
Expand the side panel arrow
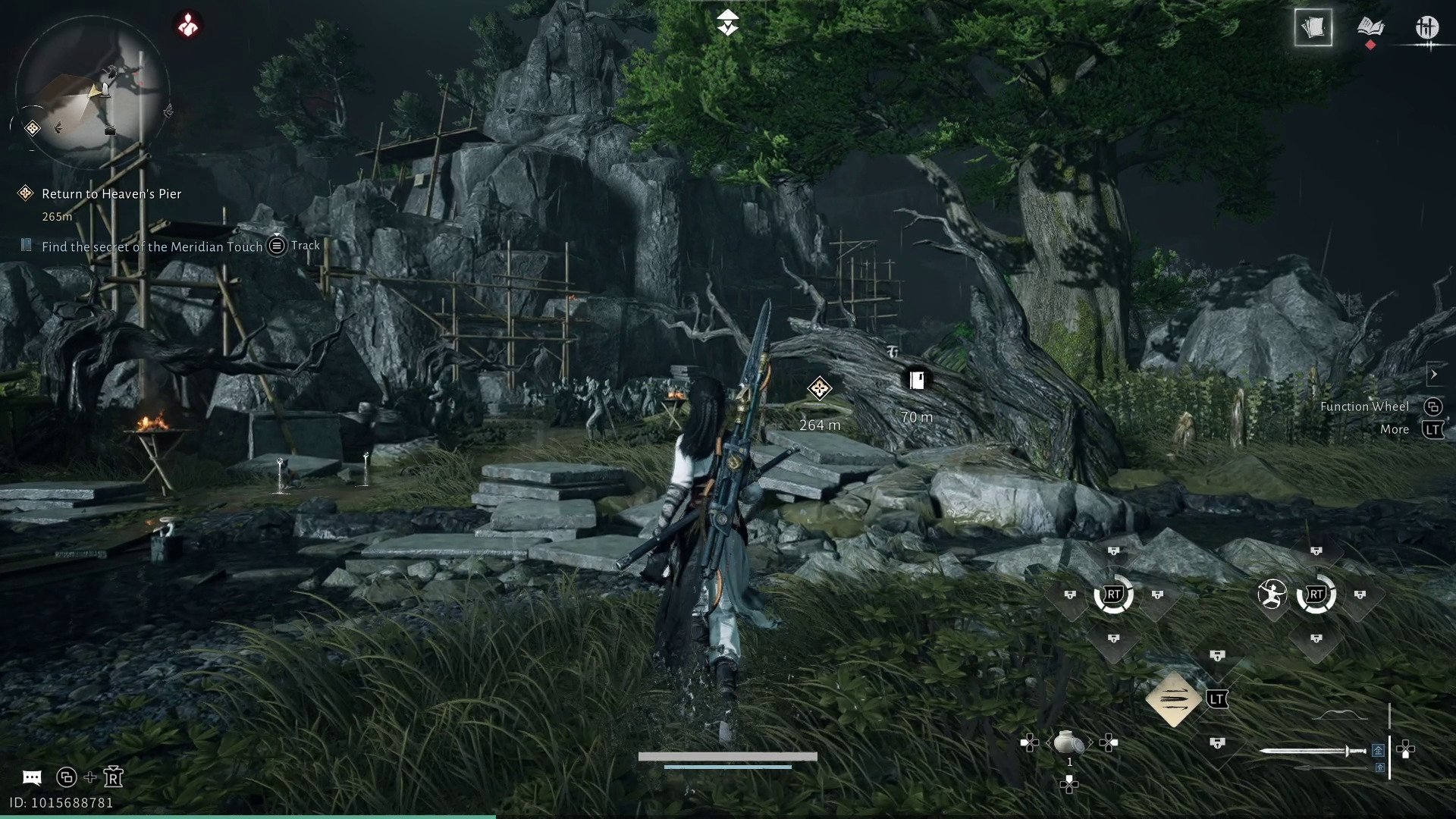coord(1433,374)
